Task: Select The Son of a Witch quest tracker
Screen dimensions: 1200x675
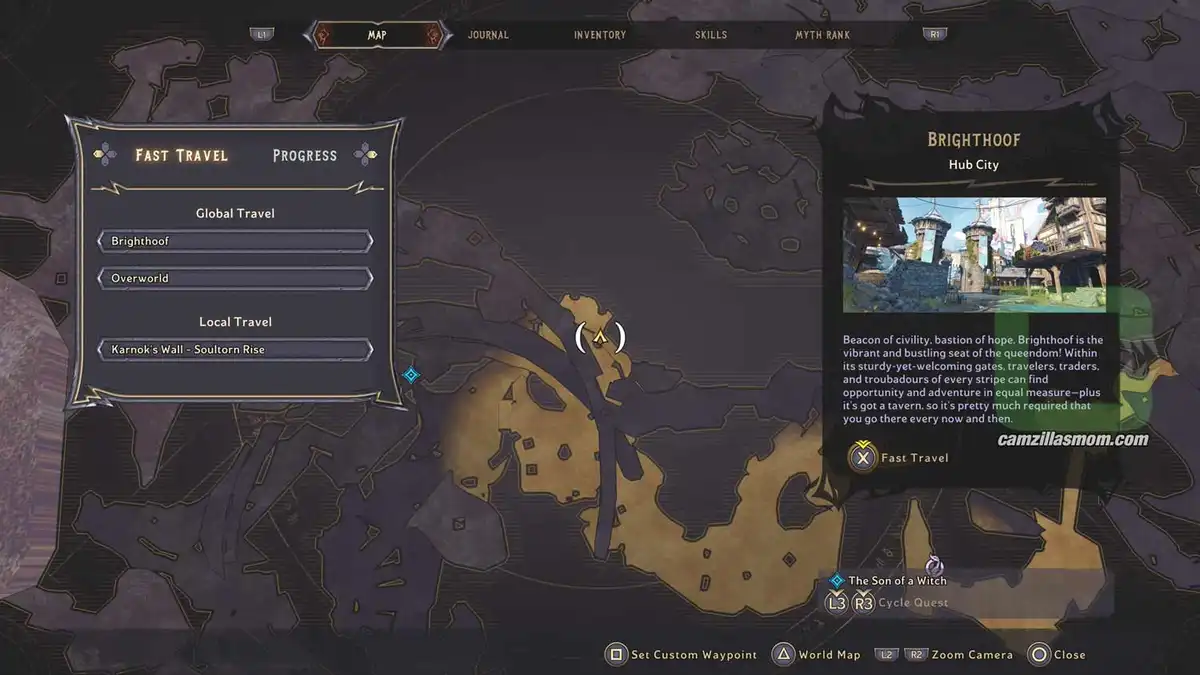Action: point(897,580)
